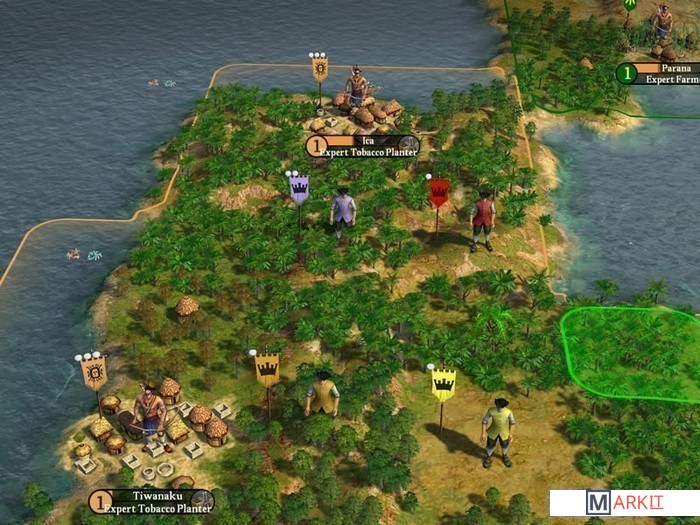The width and height of the screenshot is (700, 525).
Task: Click the MARKII watermark logo
Action: coord(621,503)
